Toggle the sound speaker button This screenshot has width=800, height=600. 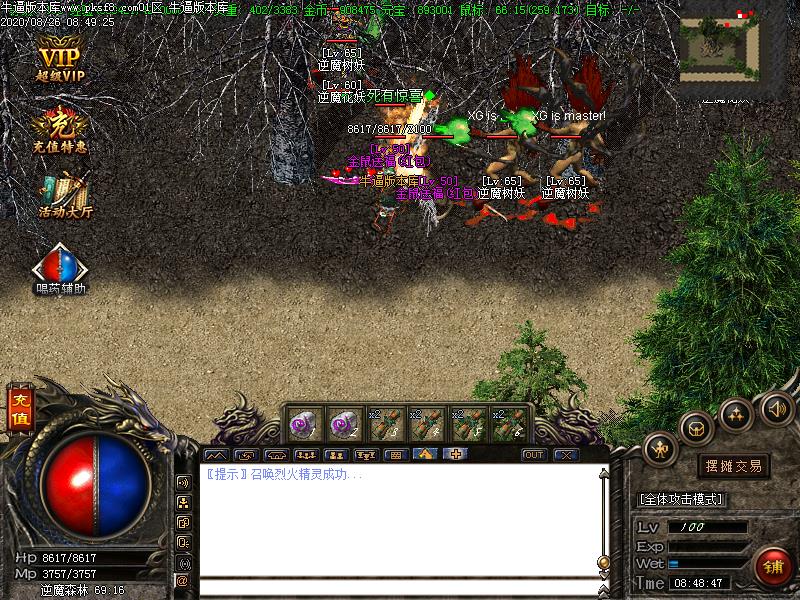(776, 407)
